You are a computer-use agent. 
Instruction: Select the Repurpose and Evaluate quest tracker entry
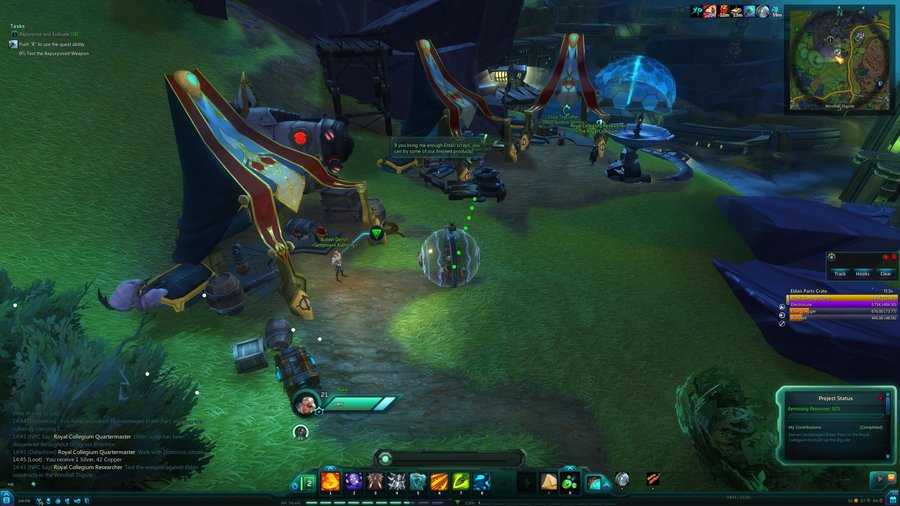(45, 34)
